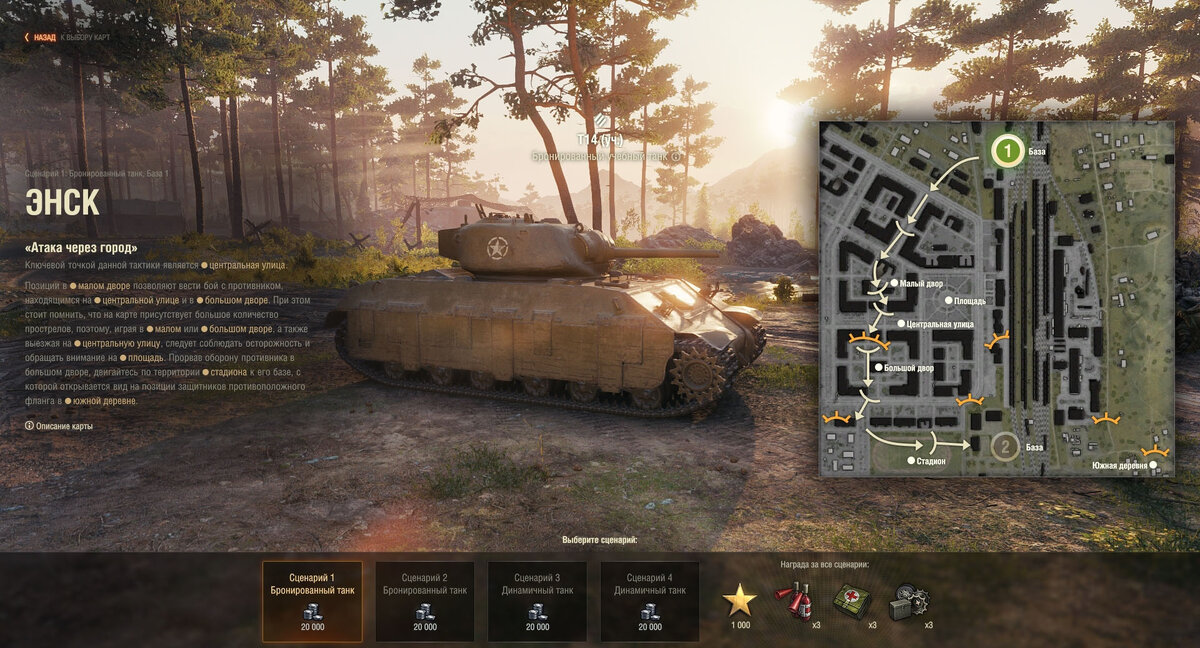The height and width of the screenshot is (648, 1200).
Task: Select the repair kit reward icon
Action: (x=909, y=600)
